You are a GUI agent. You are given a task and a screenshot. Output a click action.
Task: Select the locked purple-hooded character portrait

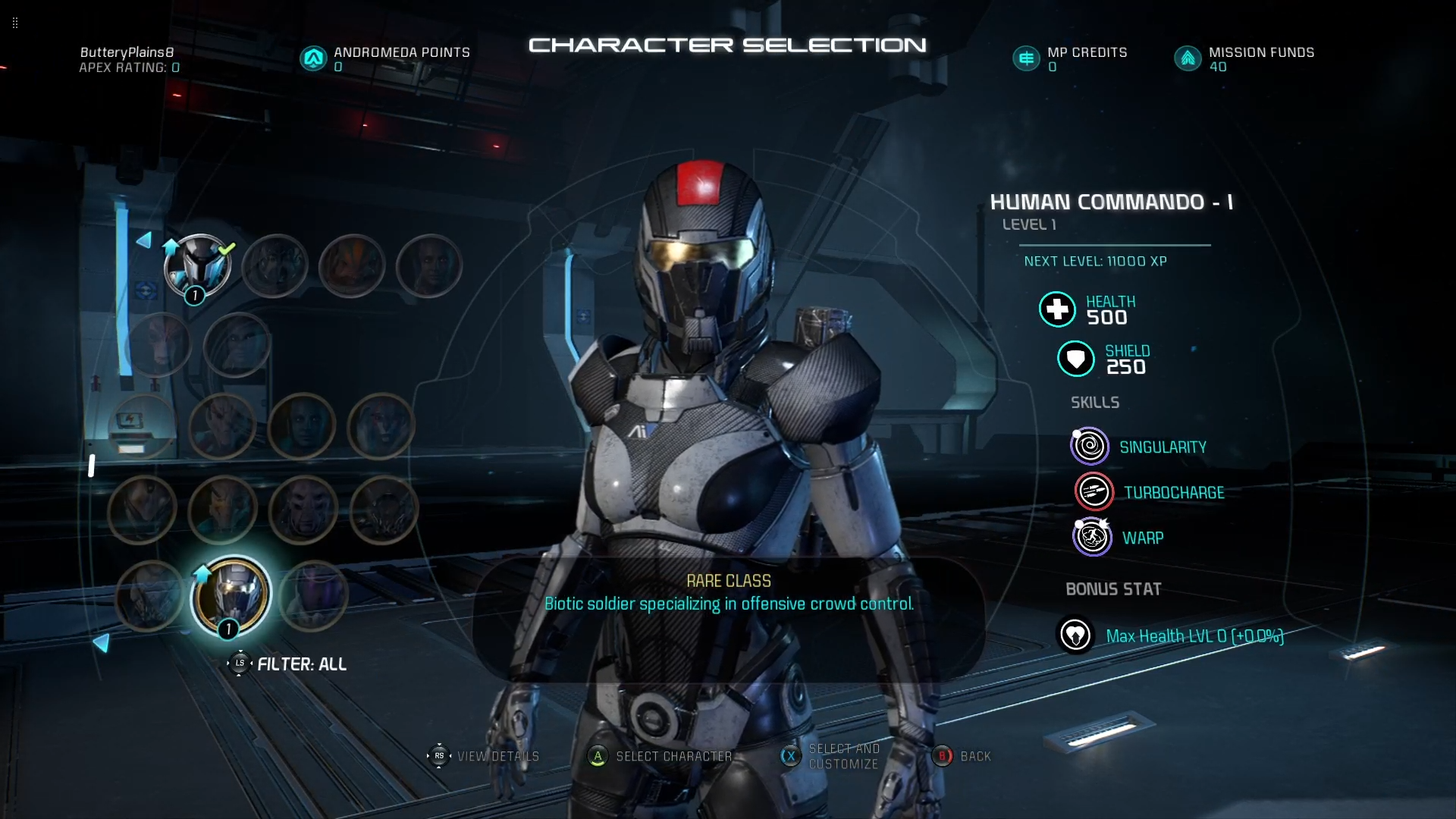[313, 595]
